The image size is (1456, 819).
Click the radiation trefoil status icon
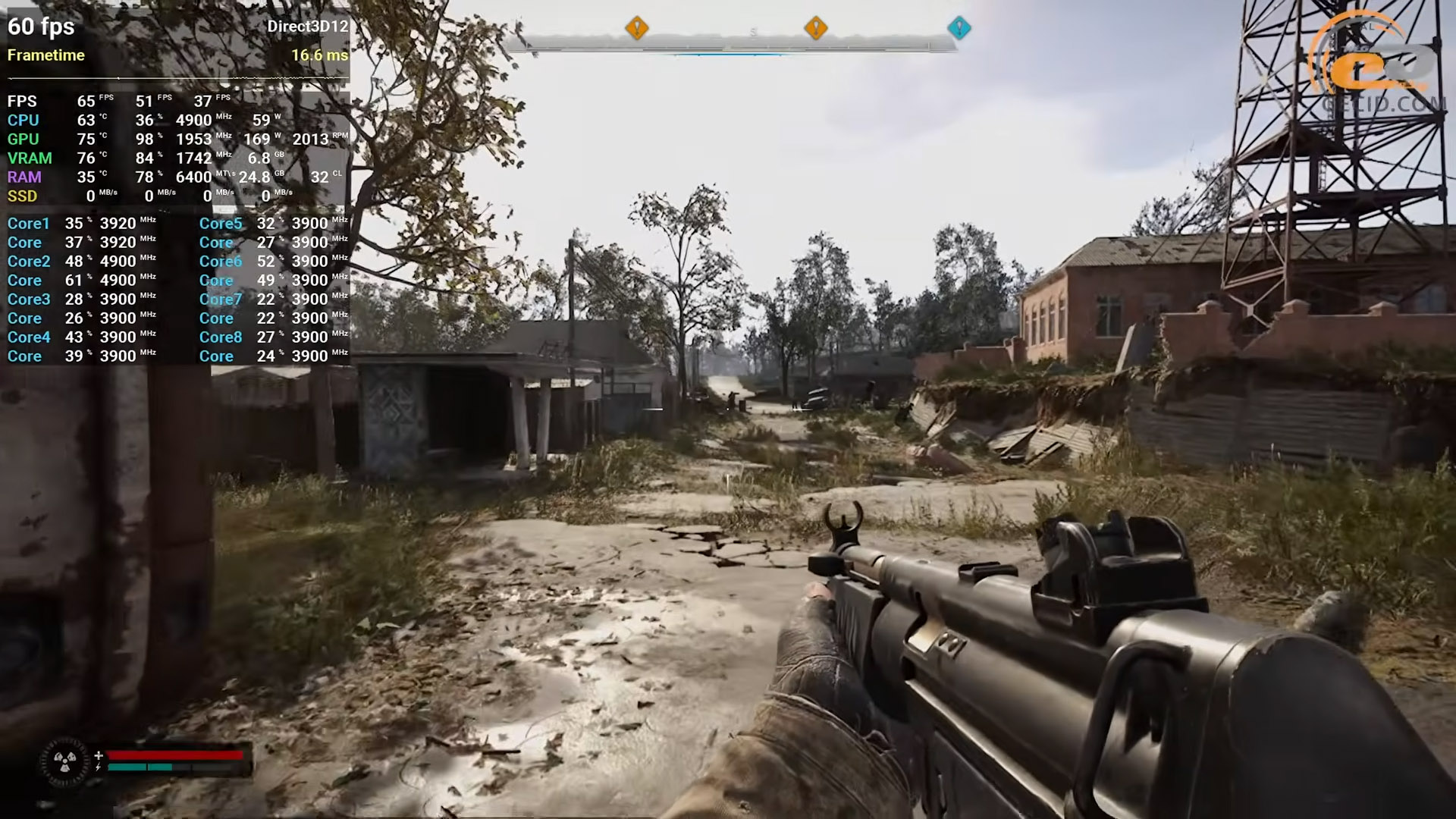click(64, 761)
